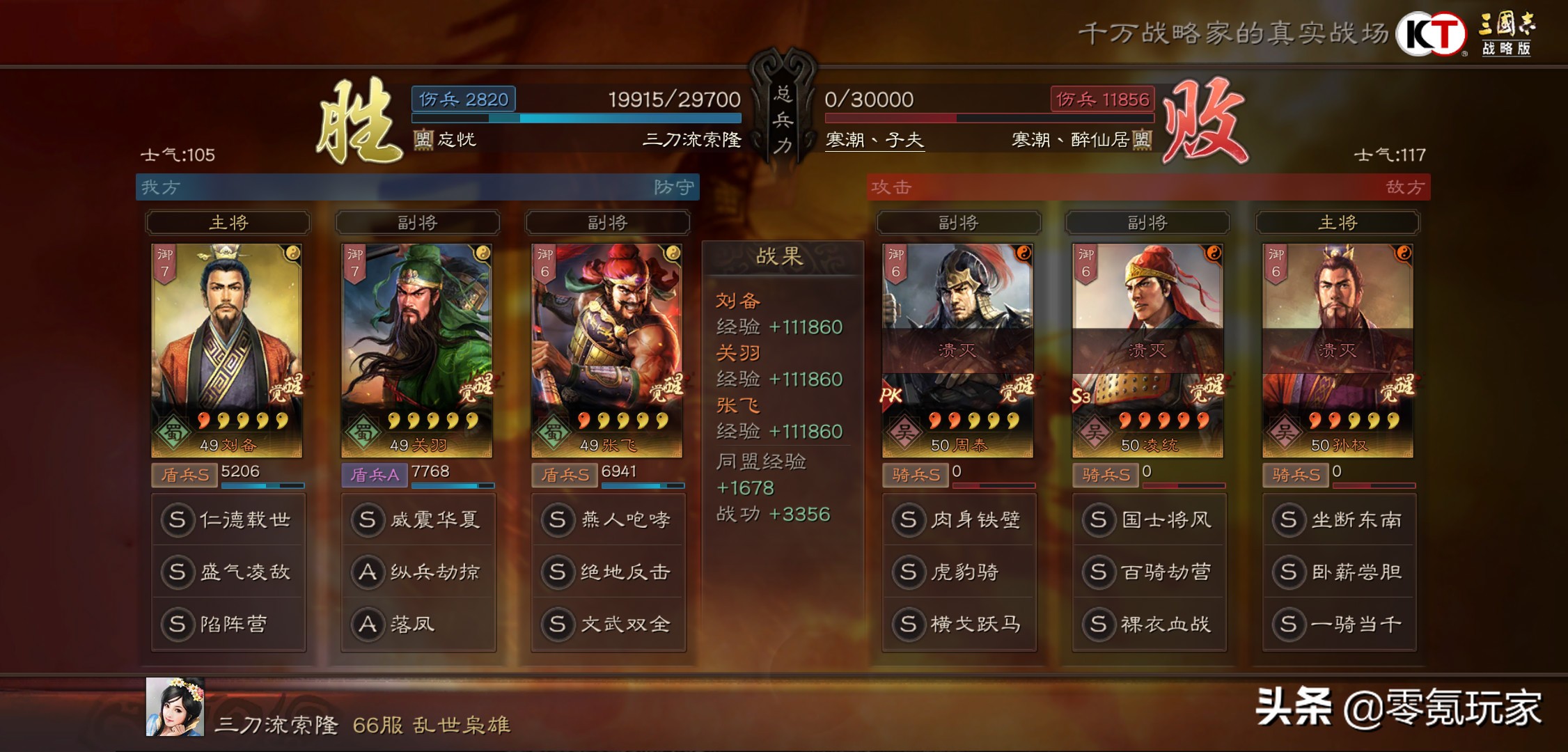Viewport: 1568px width, 752px height.
Task: Click the 骑兵S badge under Sun Quan
Action: [1295, 475]
